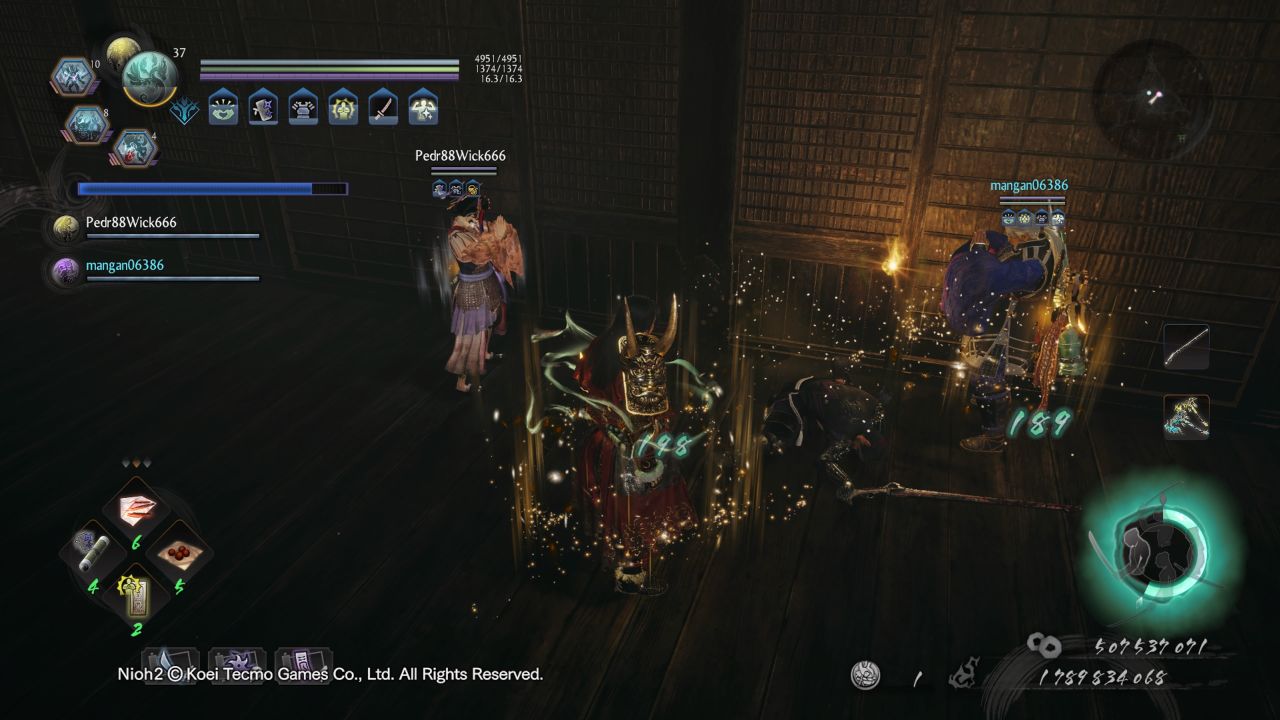Click the katana blade buff icon
Viewport: 1280px width, 720px height.
[383, 109]
